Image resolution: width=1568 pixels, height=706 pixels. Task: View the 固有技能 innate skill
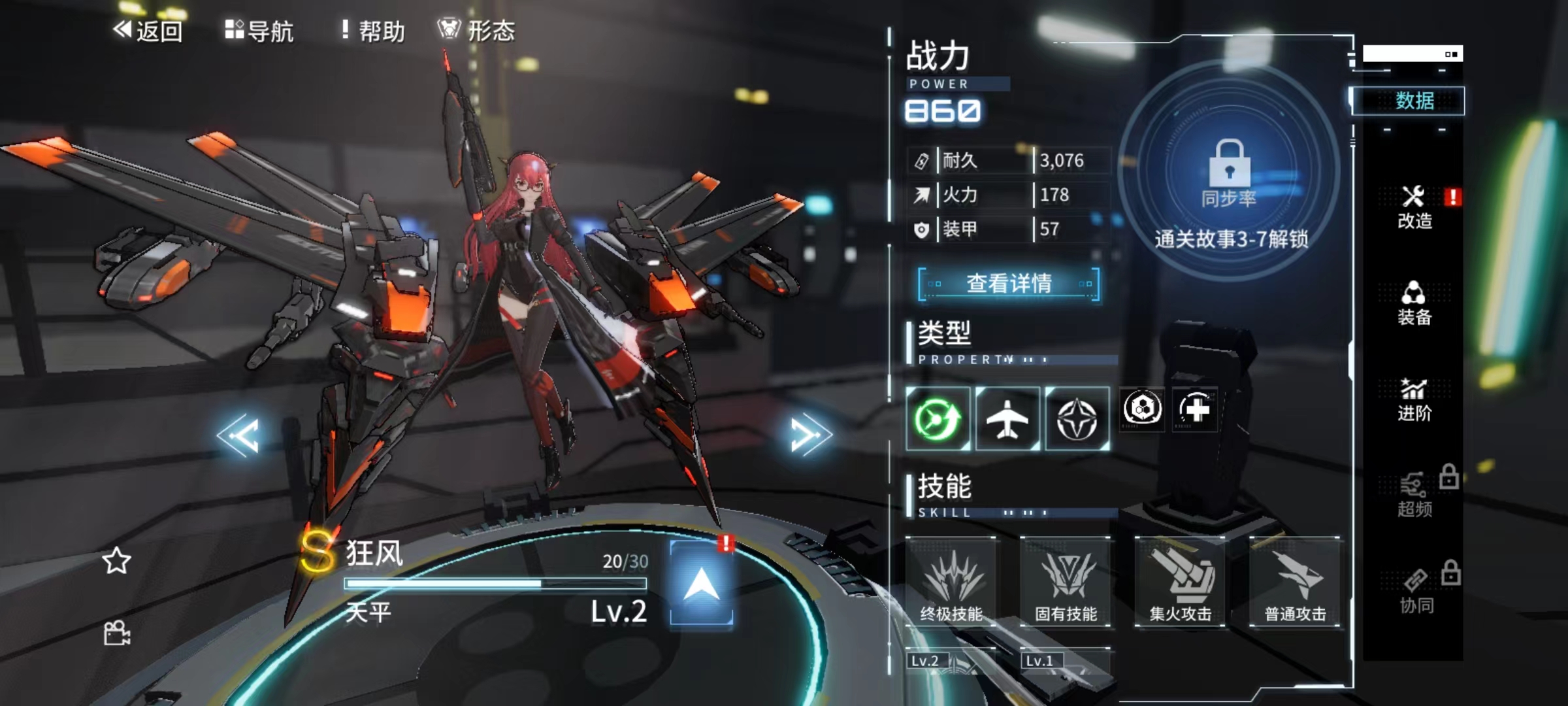(1066, 582)
